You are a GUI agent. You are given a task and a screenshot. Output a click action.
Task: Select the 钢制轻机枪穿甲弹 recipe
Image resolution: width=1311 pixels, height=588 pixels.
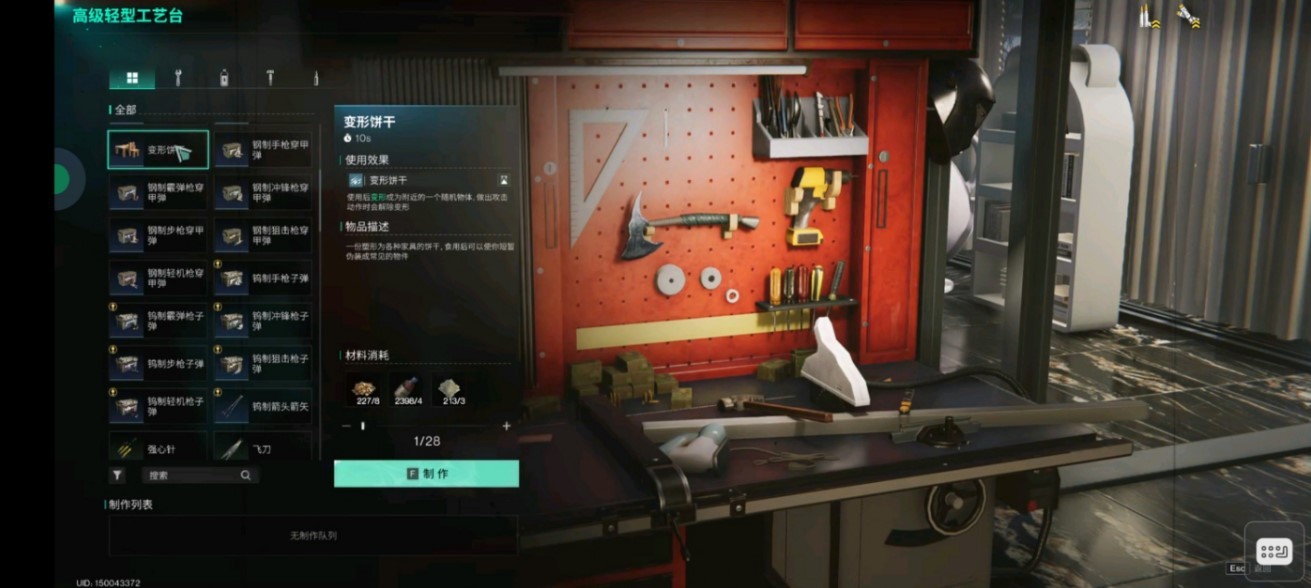tap(158, 277)
